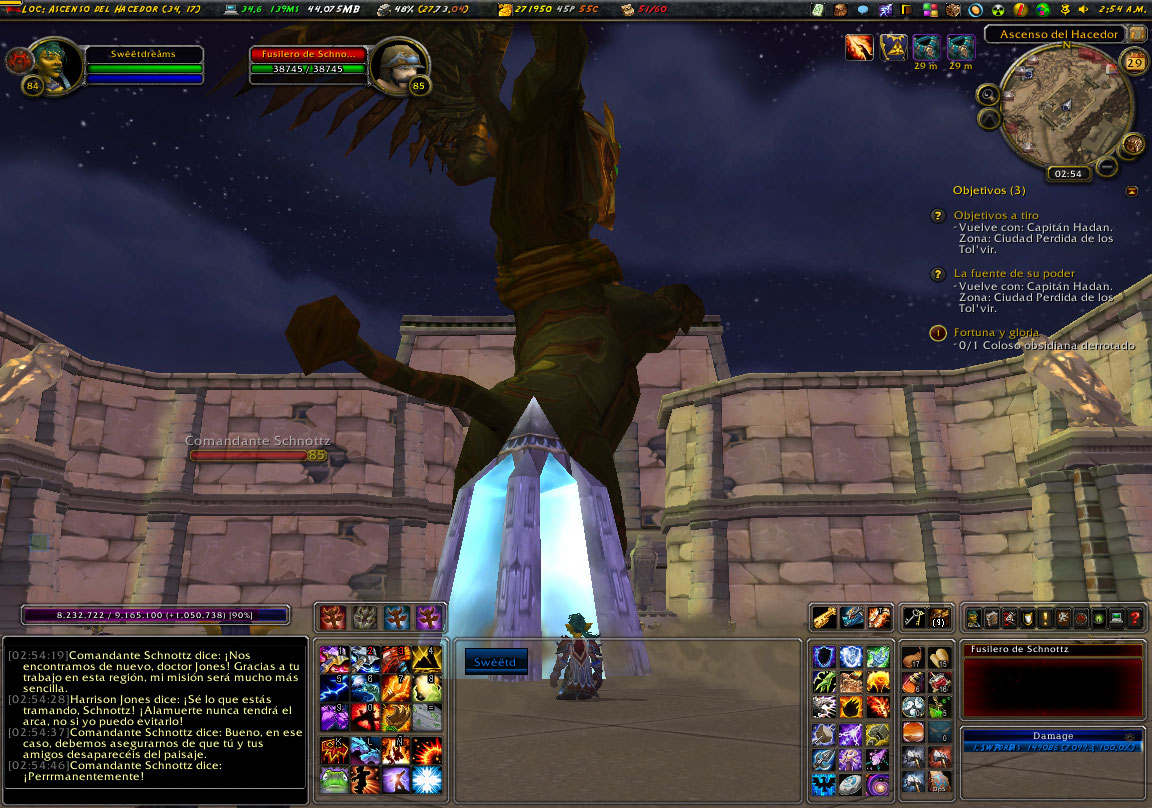1152x808 pixels.
Task: Open the tracking magnifier button on the minimap
Action: click(988, 95)
